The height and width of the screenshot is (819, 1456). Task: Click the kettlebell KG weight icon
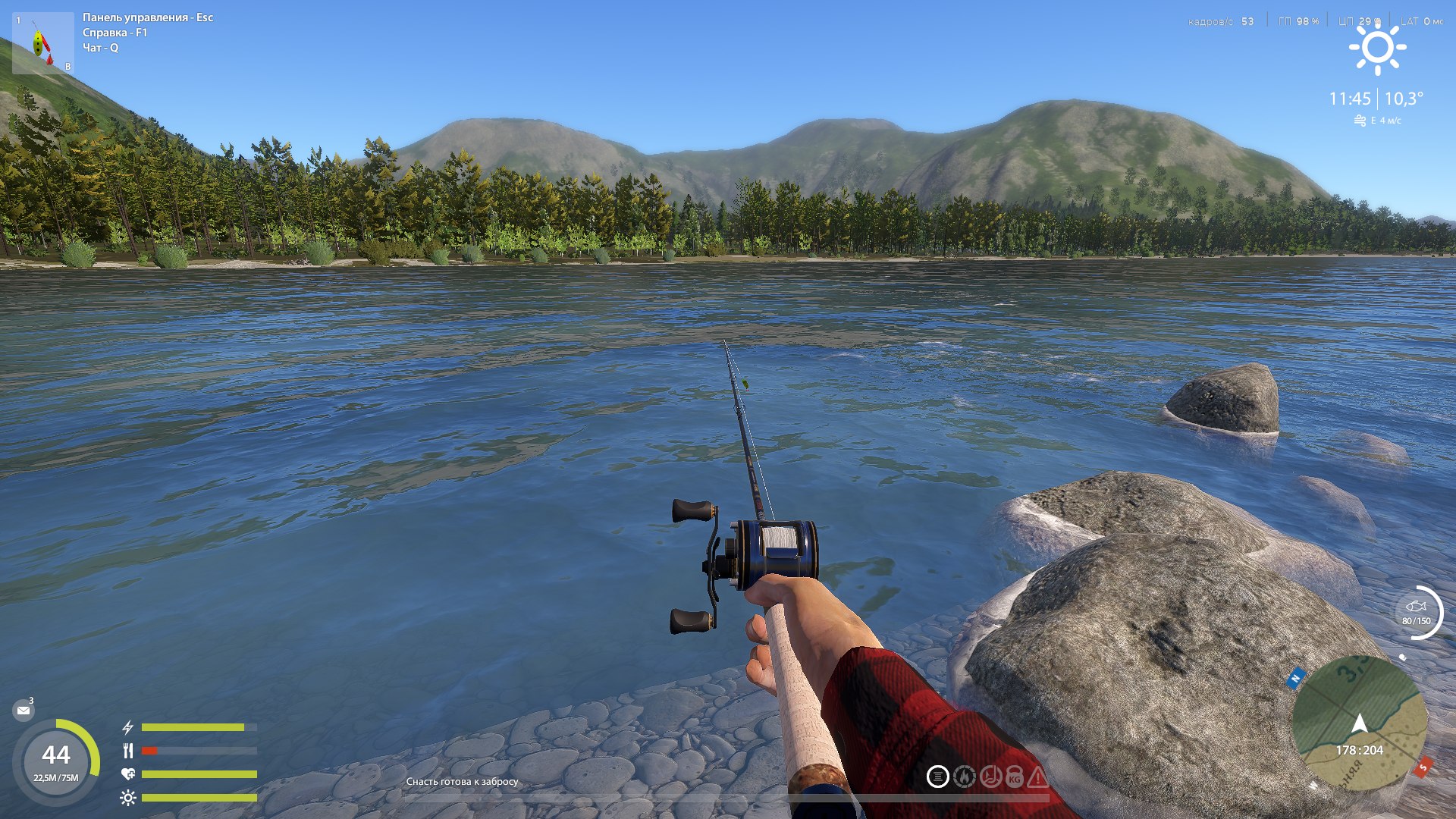[1014, 777]
